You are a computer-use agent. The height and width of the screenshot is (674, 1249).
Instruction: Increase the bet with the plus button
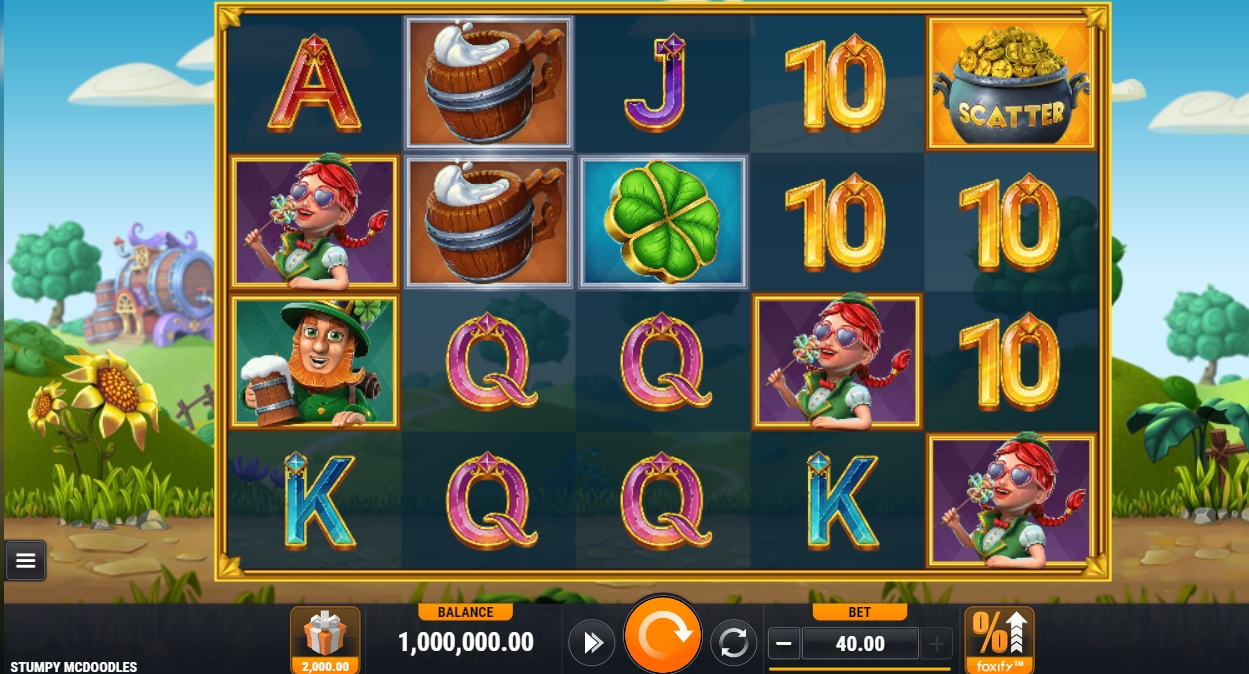(x=936, y=644)
